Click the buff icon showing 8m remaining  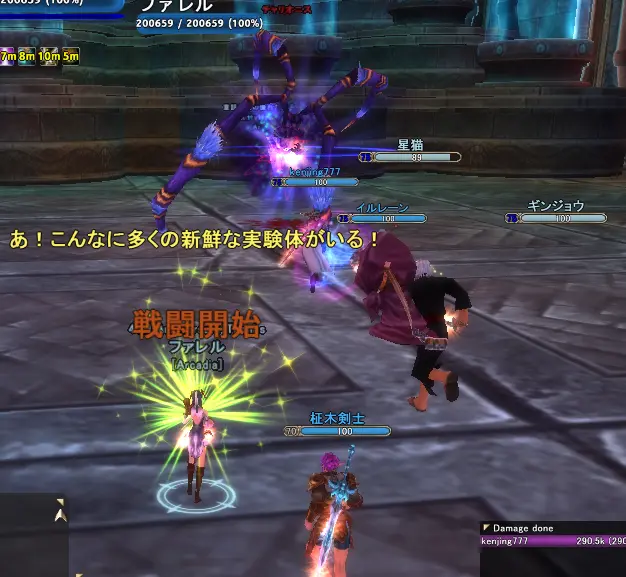point(27,55)
